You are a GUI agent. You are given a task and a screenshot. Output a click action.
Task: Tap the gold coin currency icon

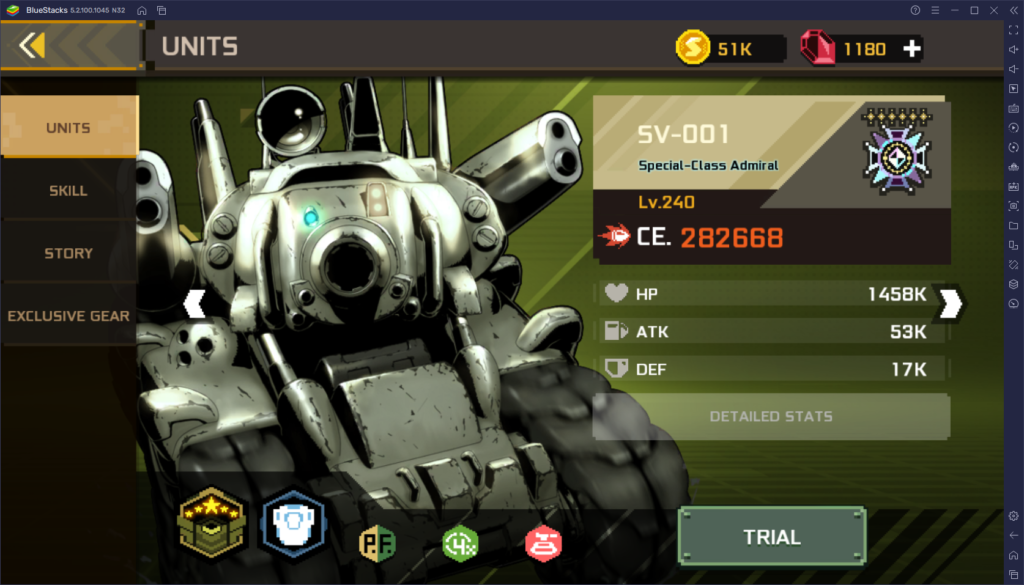click(x=692, y=48)
